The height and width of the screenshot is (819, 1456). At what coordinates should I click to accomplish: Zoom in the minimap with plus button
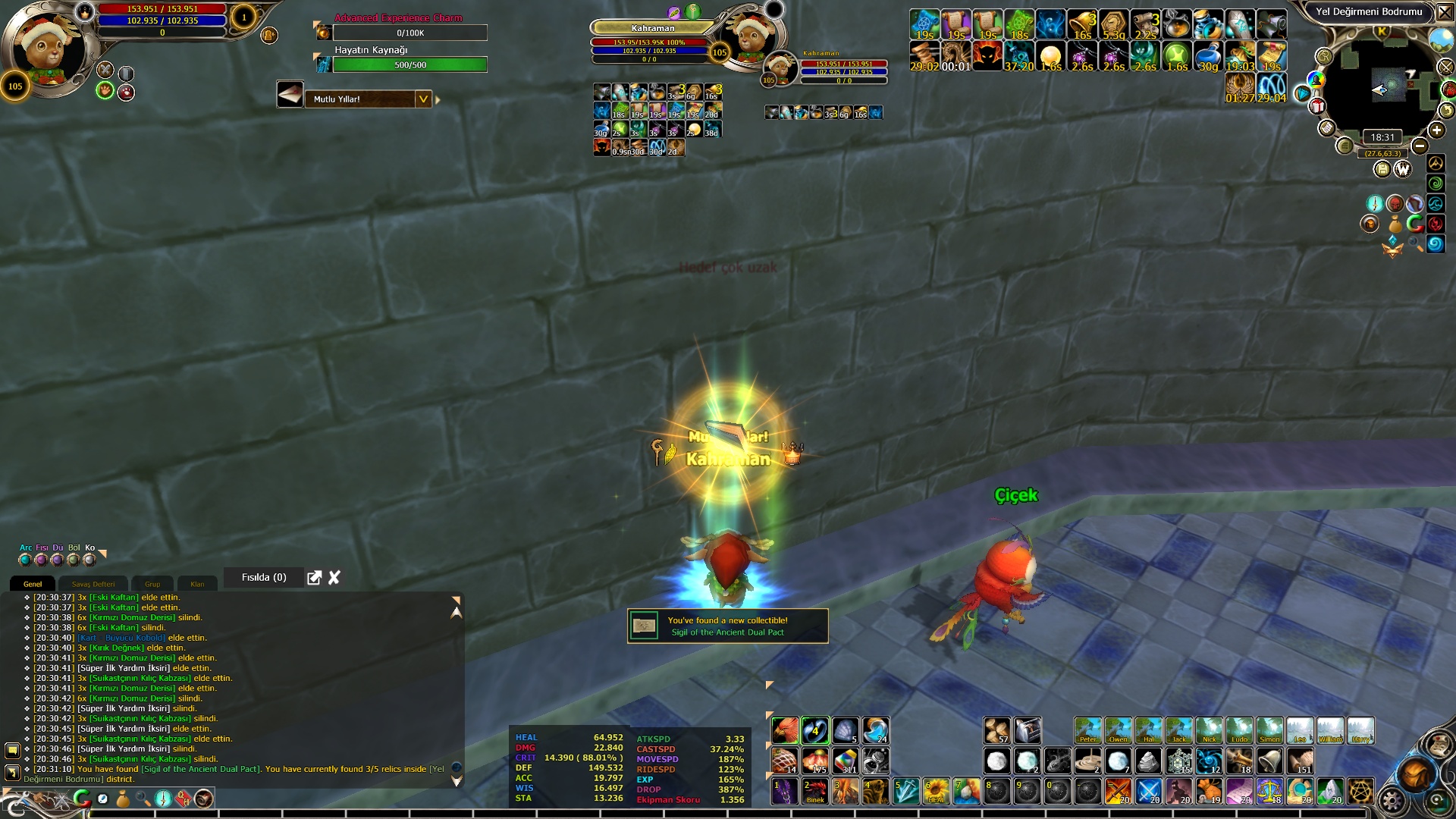tap(1436, 130)
